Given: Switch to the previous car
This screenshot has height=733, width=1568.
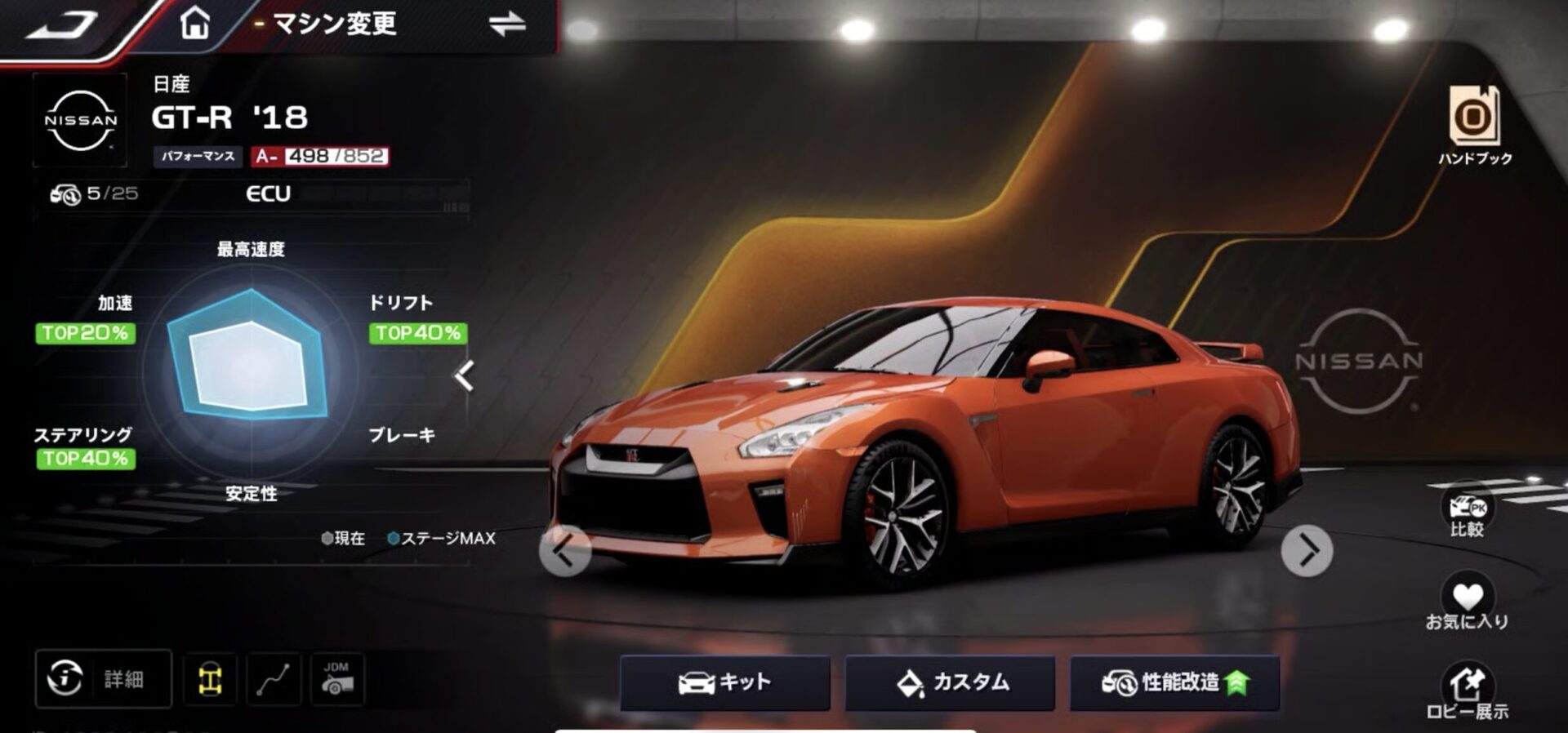Looking at the screenshot, I should 564,551.
